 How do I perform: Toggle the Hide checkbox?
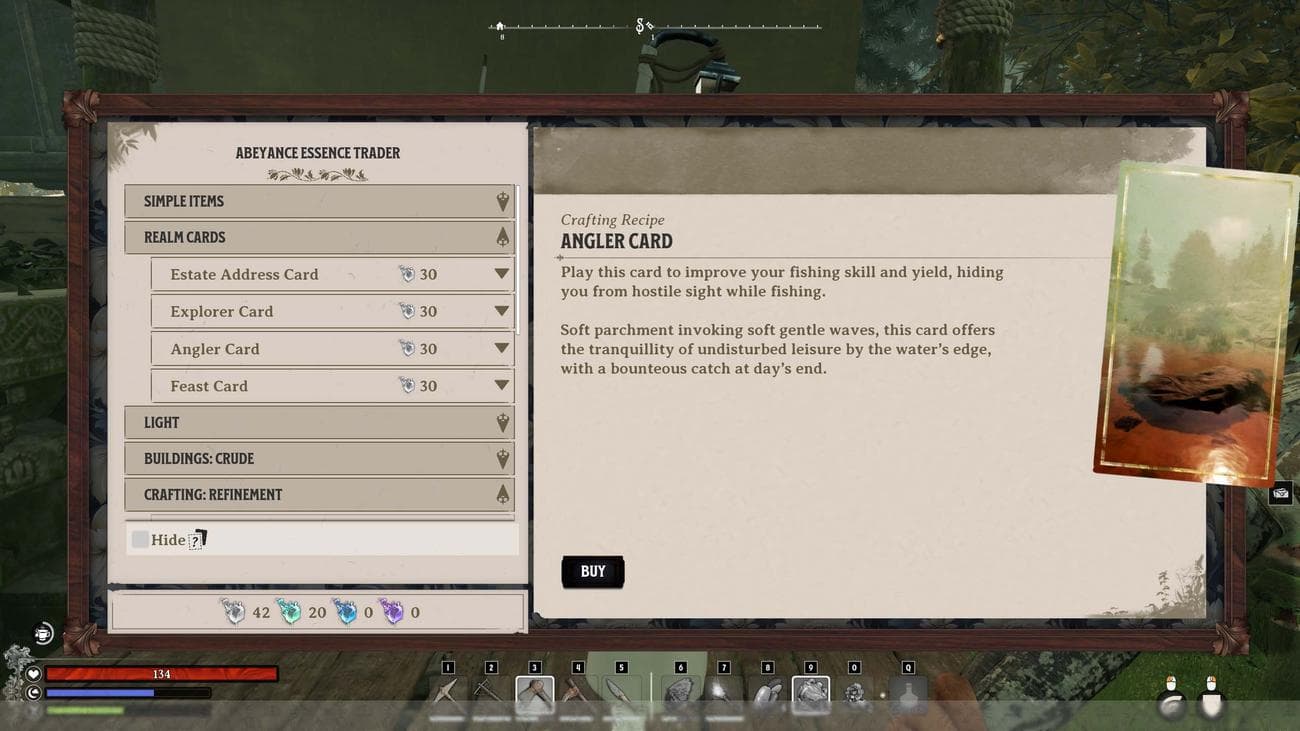[x=141, y=540]
